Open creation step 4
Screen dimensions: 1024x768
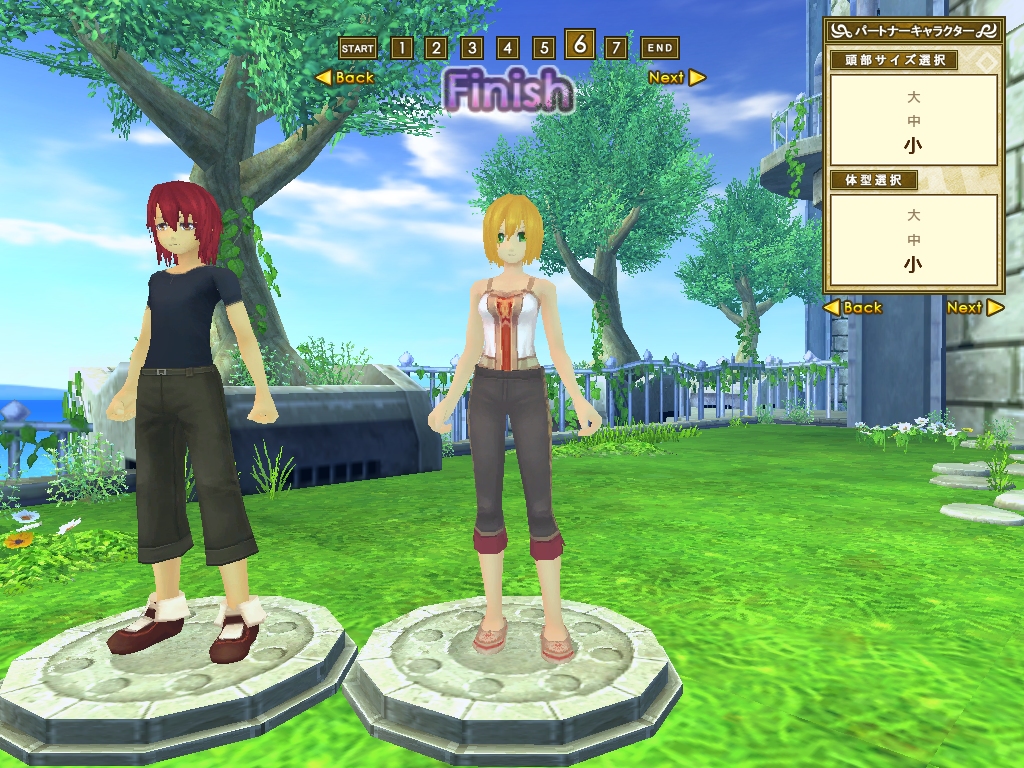[508, 48]
